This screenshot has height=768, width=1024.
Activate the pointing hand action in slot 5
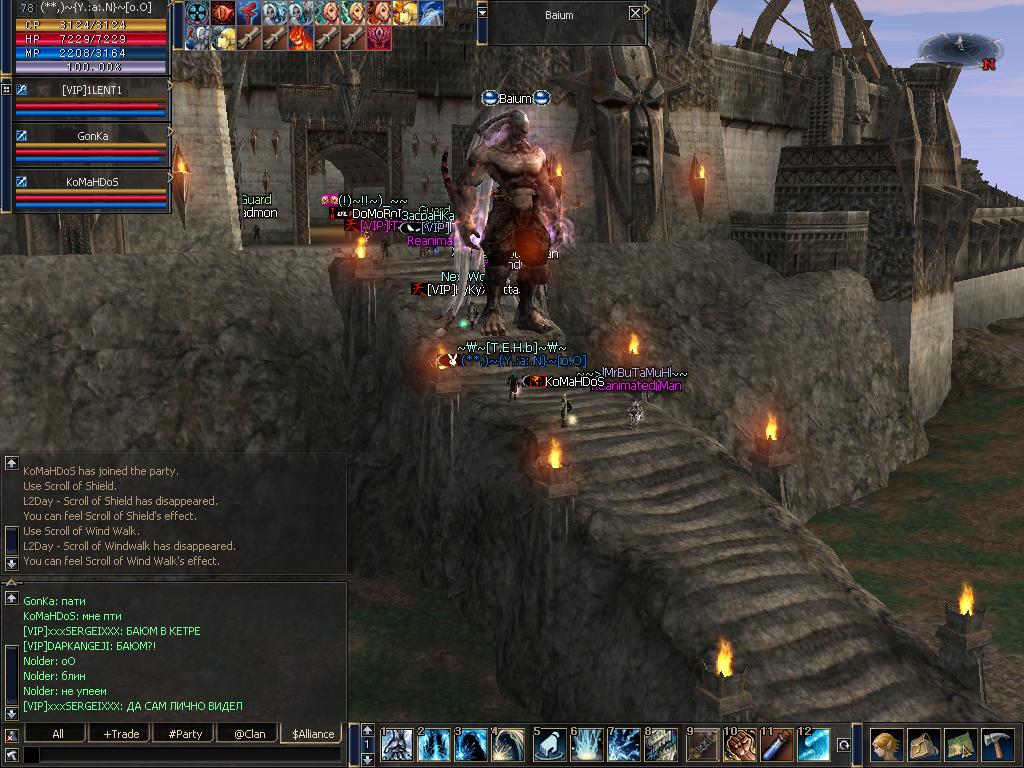(x=549, y=746)
